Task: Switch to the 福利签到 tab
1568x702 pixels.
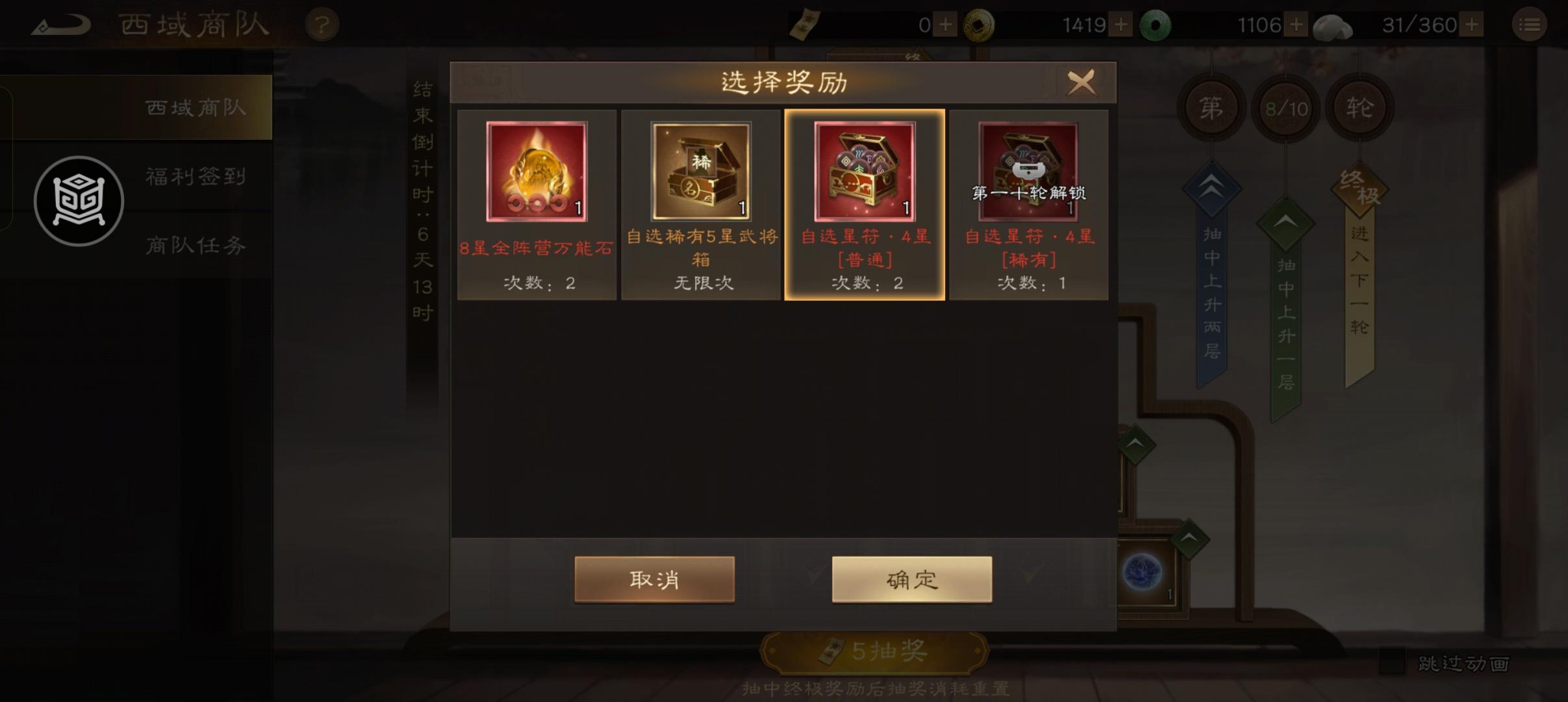Action: pos(195,175)
